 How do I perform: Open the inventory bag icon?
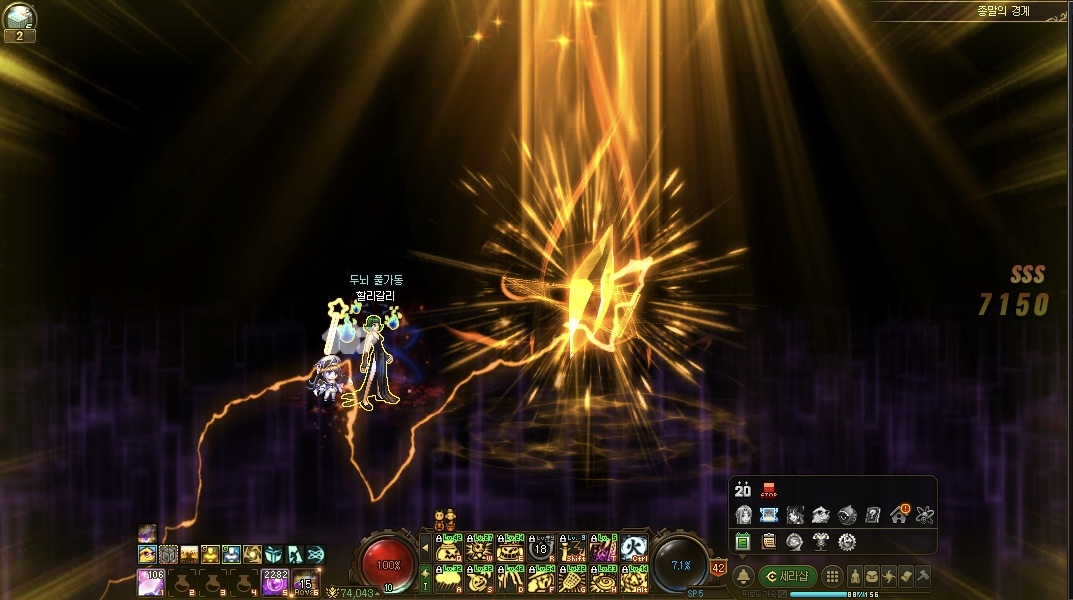(873, 576)
